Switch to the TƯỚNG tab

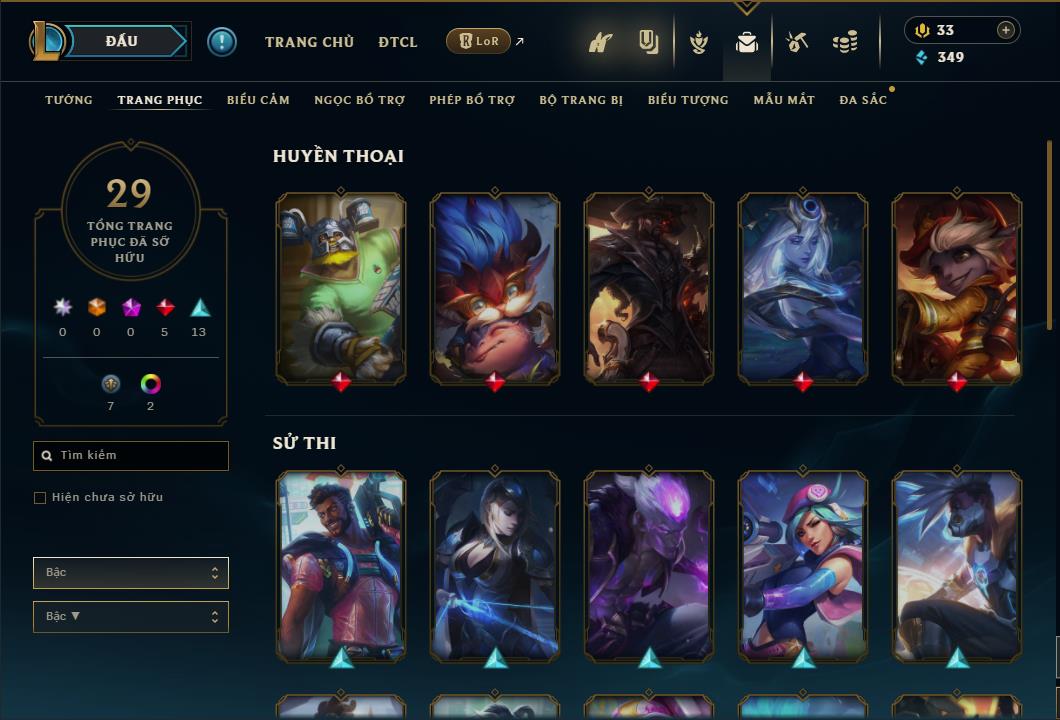[x=69, y=100]
